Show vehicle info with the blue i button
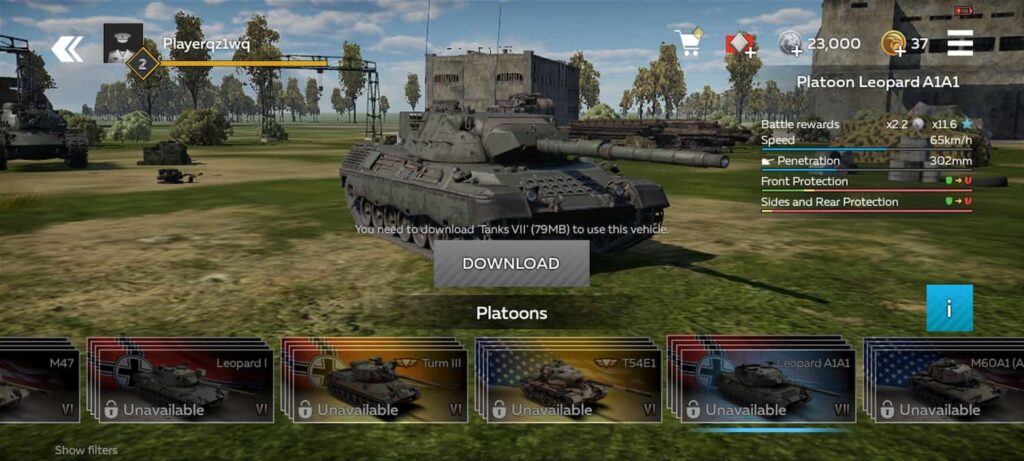 [x=949, y=308]
